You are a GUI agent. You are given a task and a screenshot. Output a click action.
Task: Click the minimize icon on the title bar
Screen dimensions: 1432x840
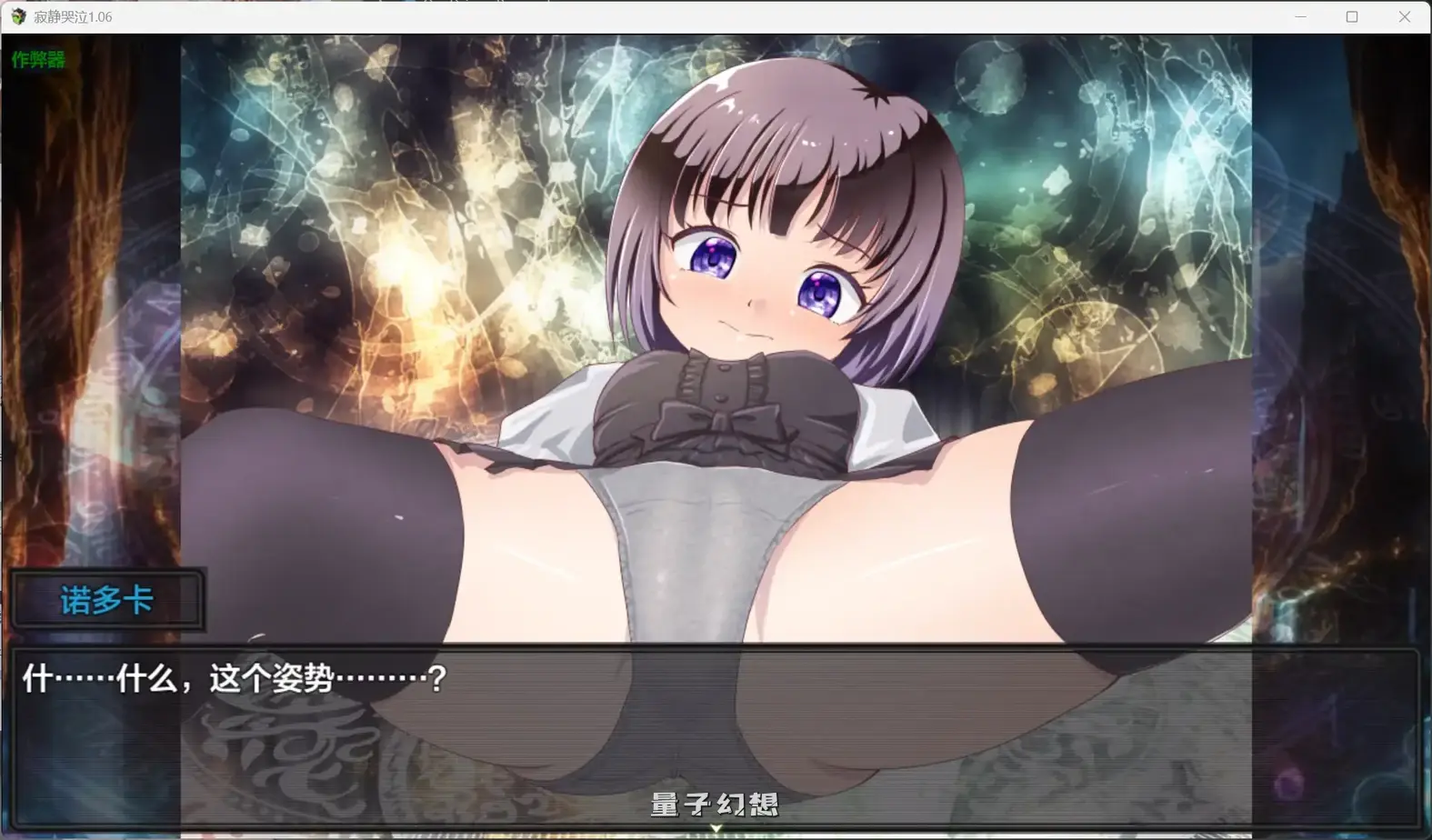click(x=1299, y=16)
